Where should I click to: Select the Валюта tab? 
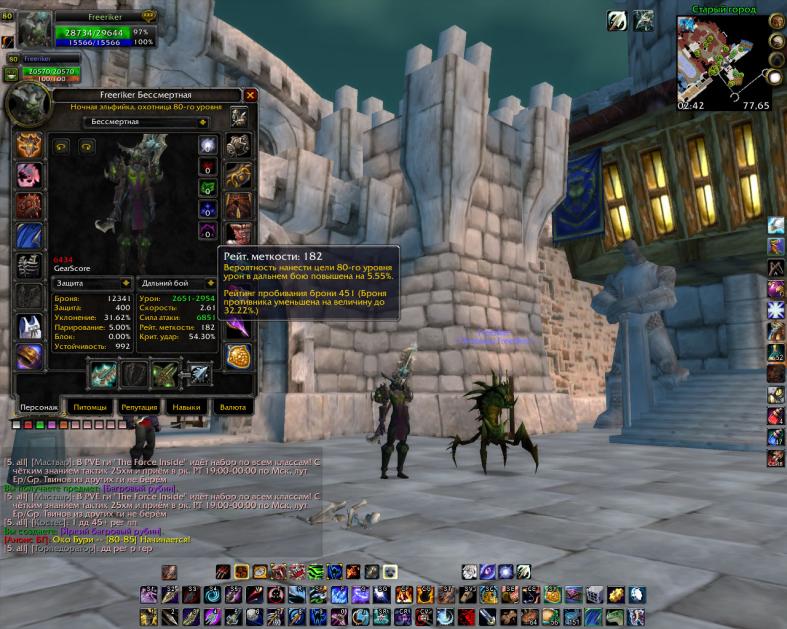click(233, 408)
